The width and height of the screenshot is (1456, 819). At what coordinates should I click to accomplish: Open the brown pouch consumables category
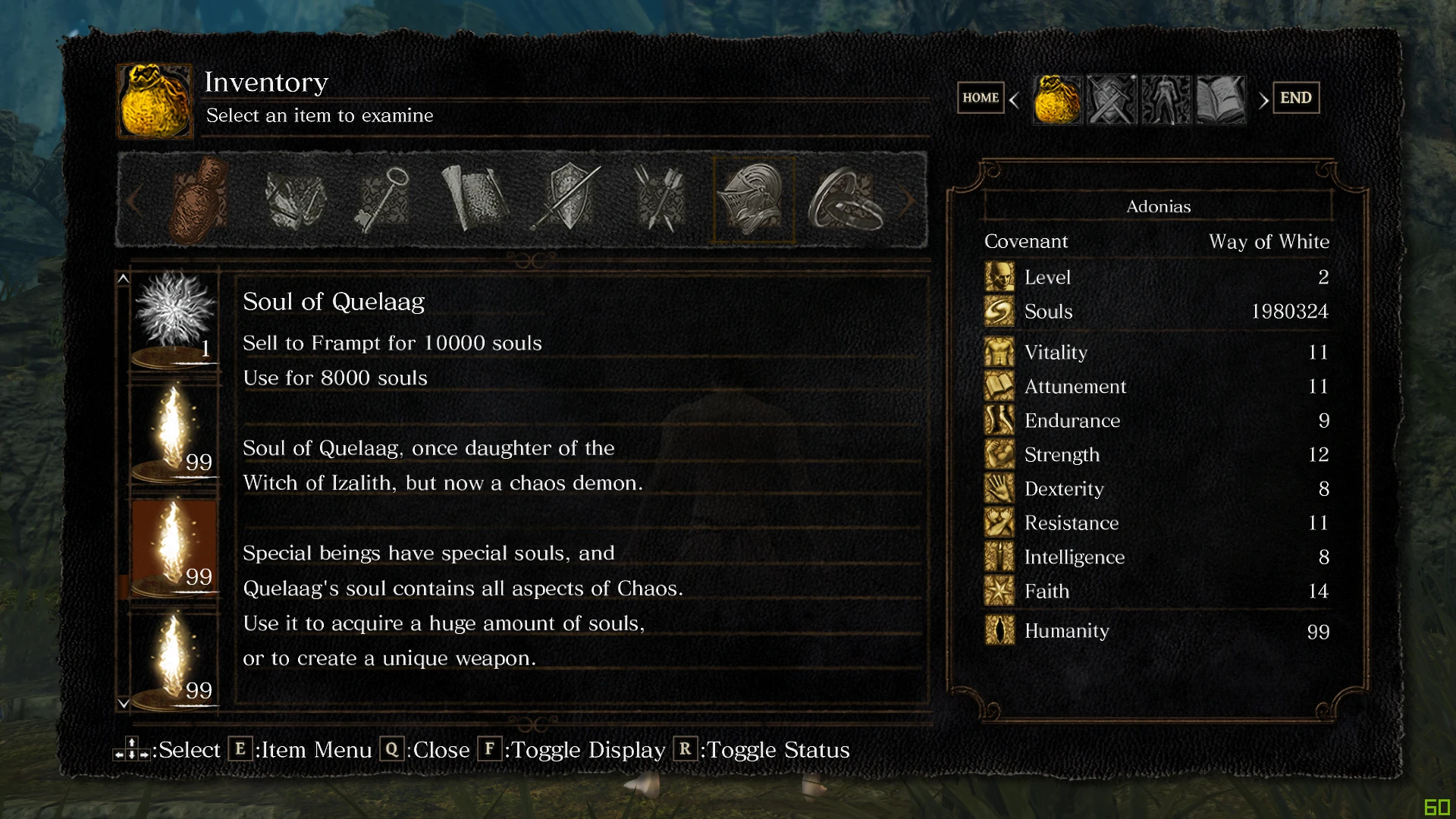(199, 200)
